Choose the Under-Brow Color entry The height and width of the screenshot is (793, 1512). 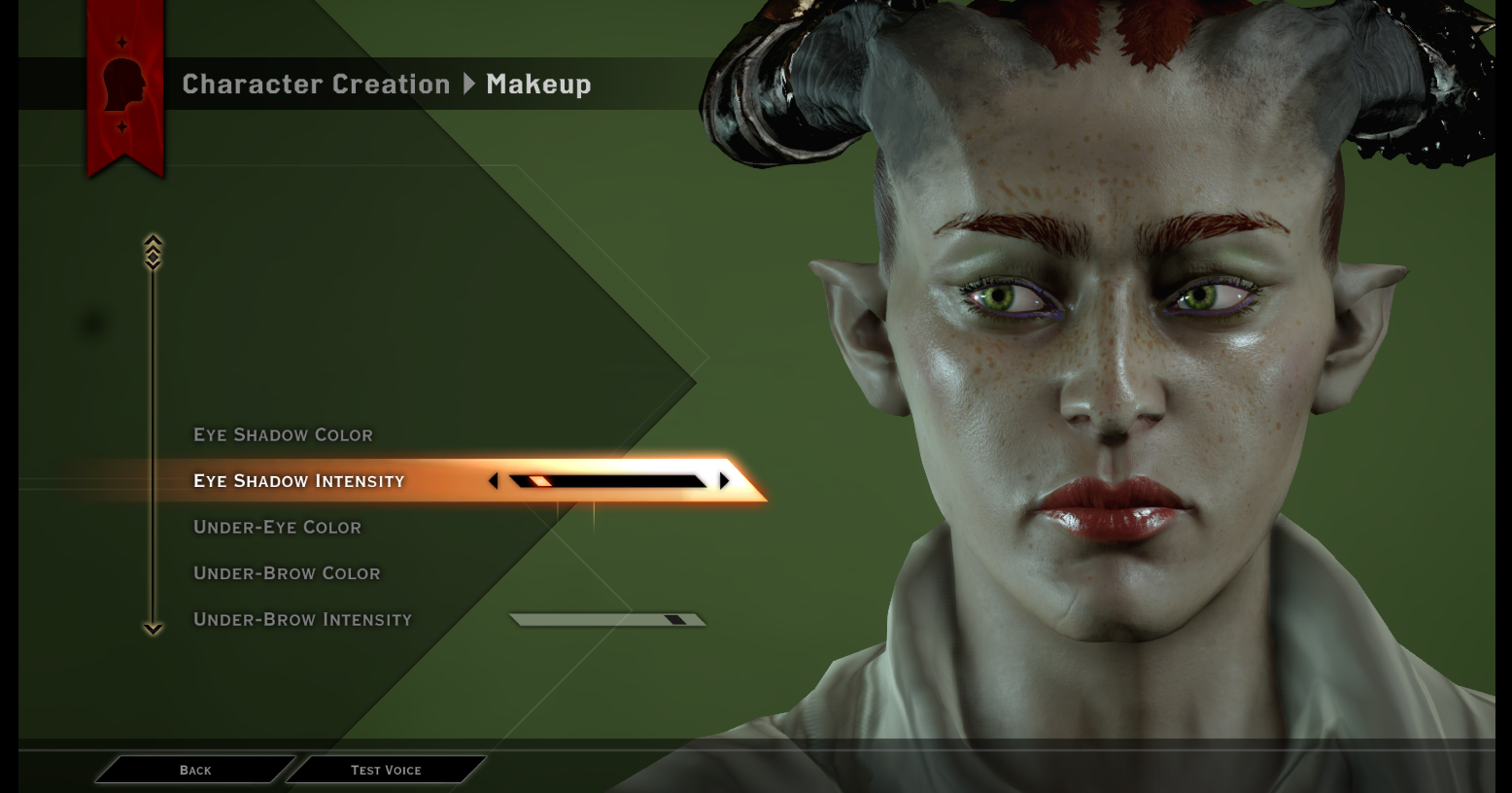287,573
